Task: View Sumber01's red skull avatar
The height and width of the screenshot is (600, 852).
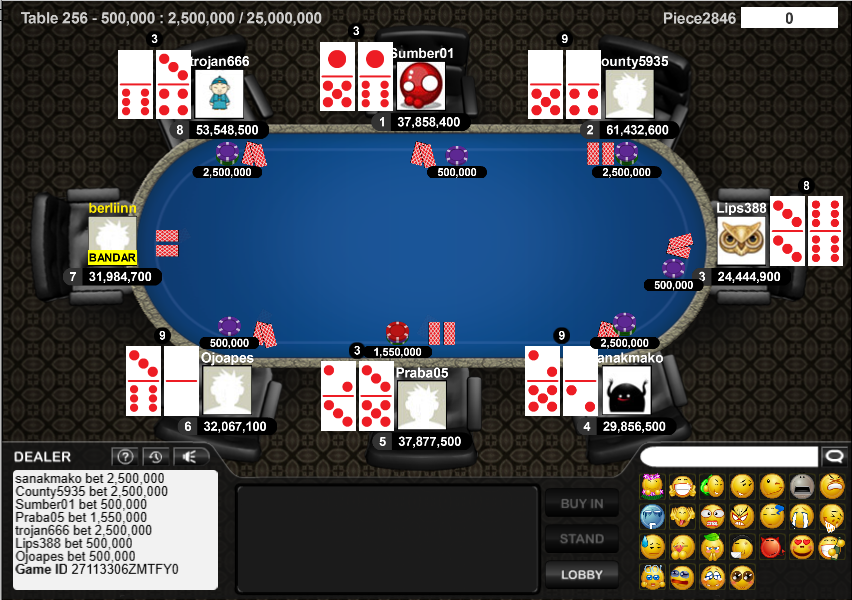Action: click(x=421, y=86)
